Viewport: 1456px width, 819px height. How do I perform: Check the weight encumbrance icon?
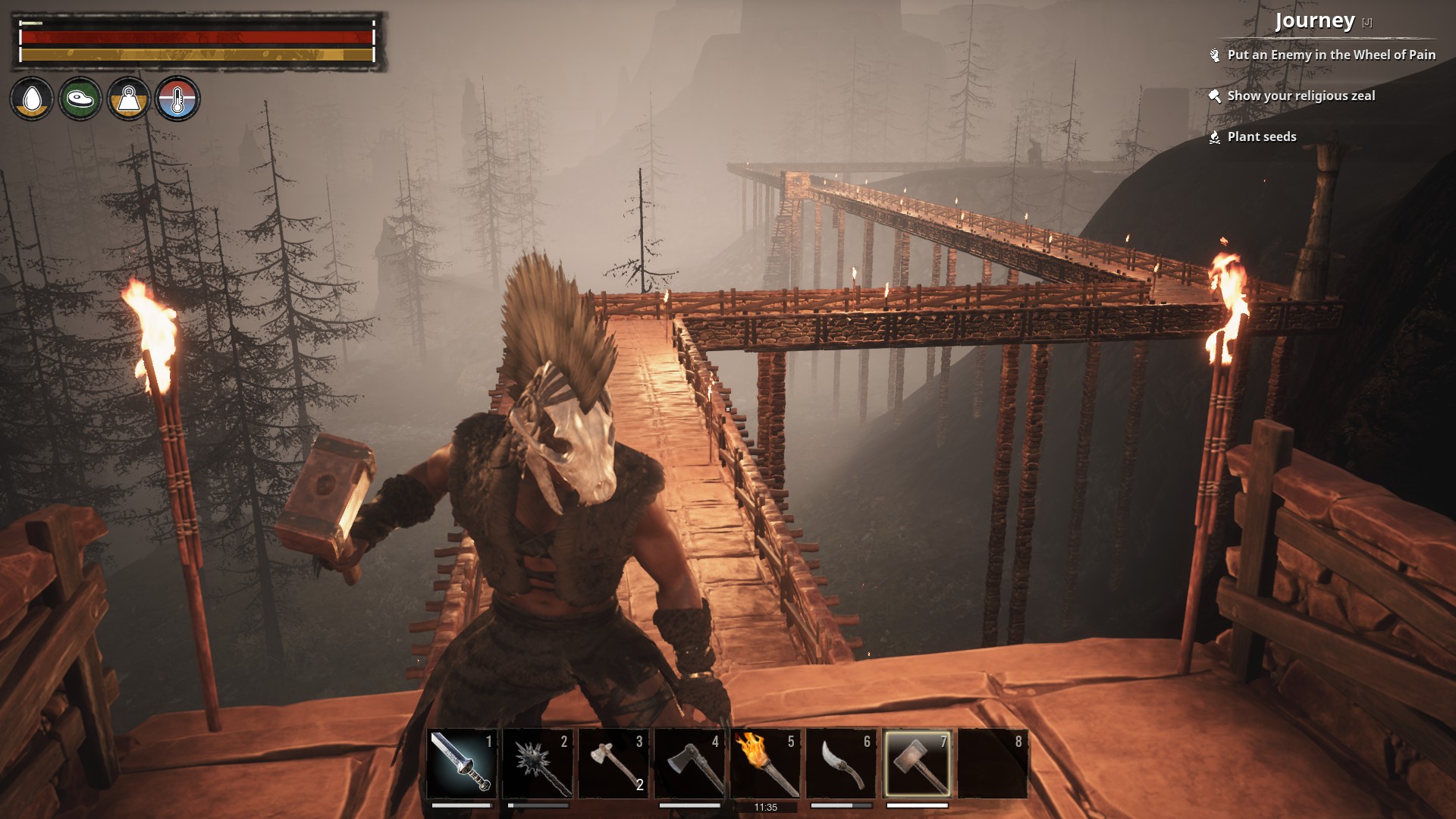[x=129, y=99]
